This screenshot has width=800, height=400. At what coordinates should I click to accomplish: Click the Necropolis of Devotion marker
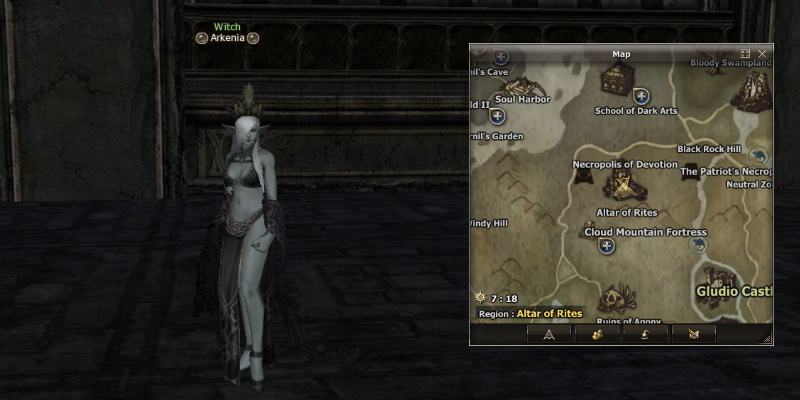[x=585, y=176]
